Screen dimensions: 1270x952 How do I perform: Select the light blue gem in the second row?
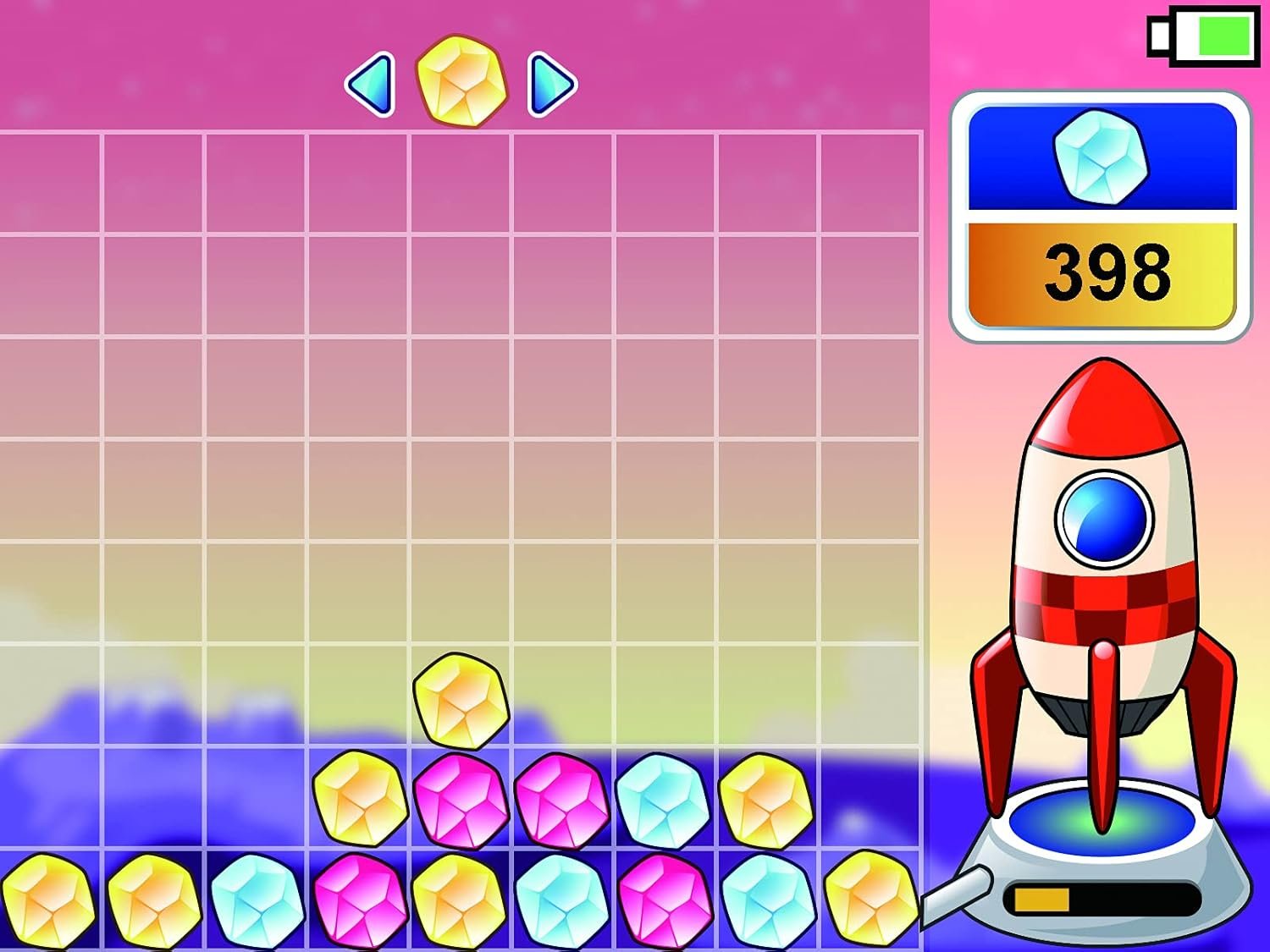(x=662, y=801)
